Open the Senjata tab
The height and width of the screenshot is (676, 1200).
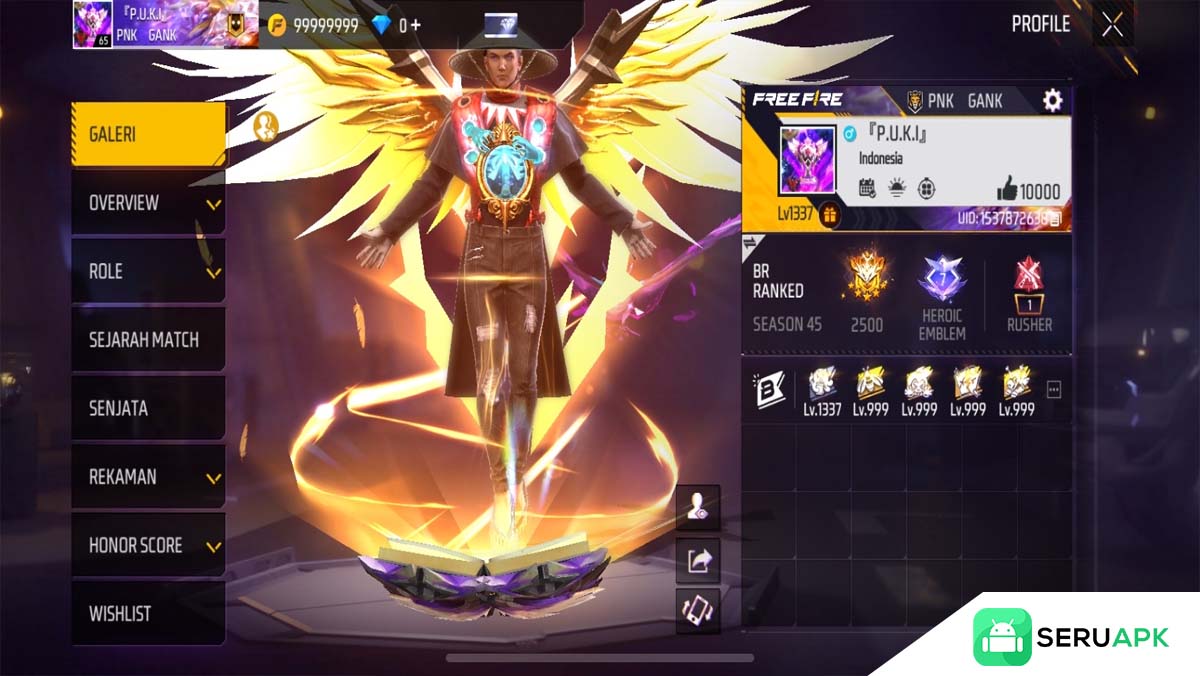[x=148, y=408]
